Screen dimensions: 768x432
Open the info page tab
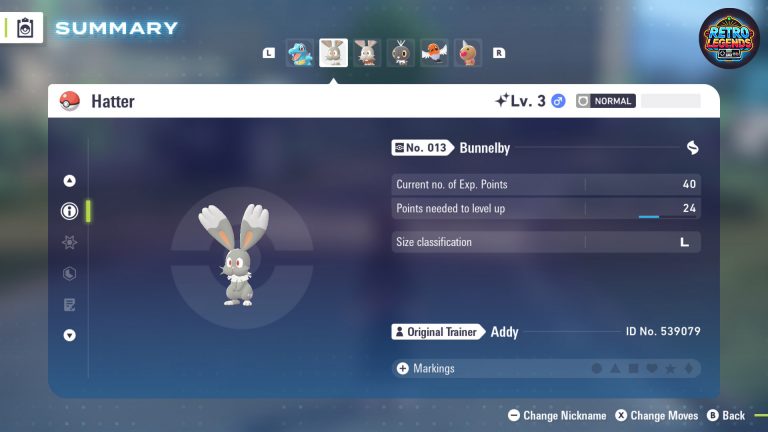tap(69, 211)
